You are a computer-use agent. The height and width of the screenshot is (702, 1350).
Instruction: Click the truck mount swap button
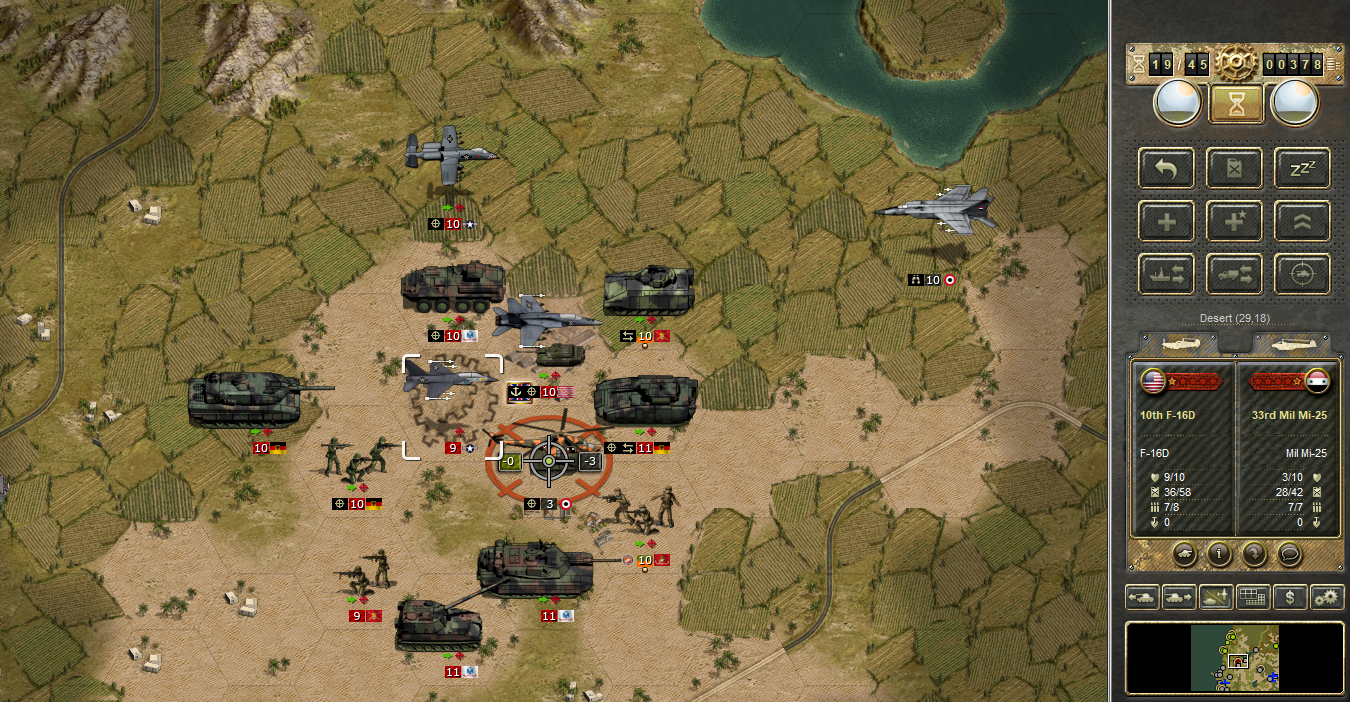click(x=1234, y=273)
